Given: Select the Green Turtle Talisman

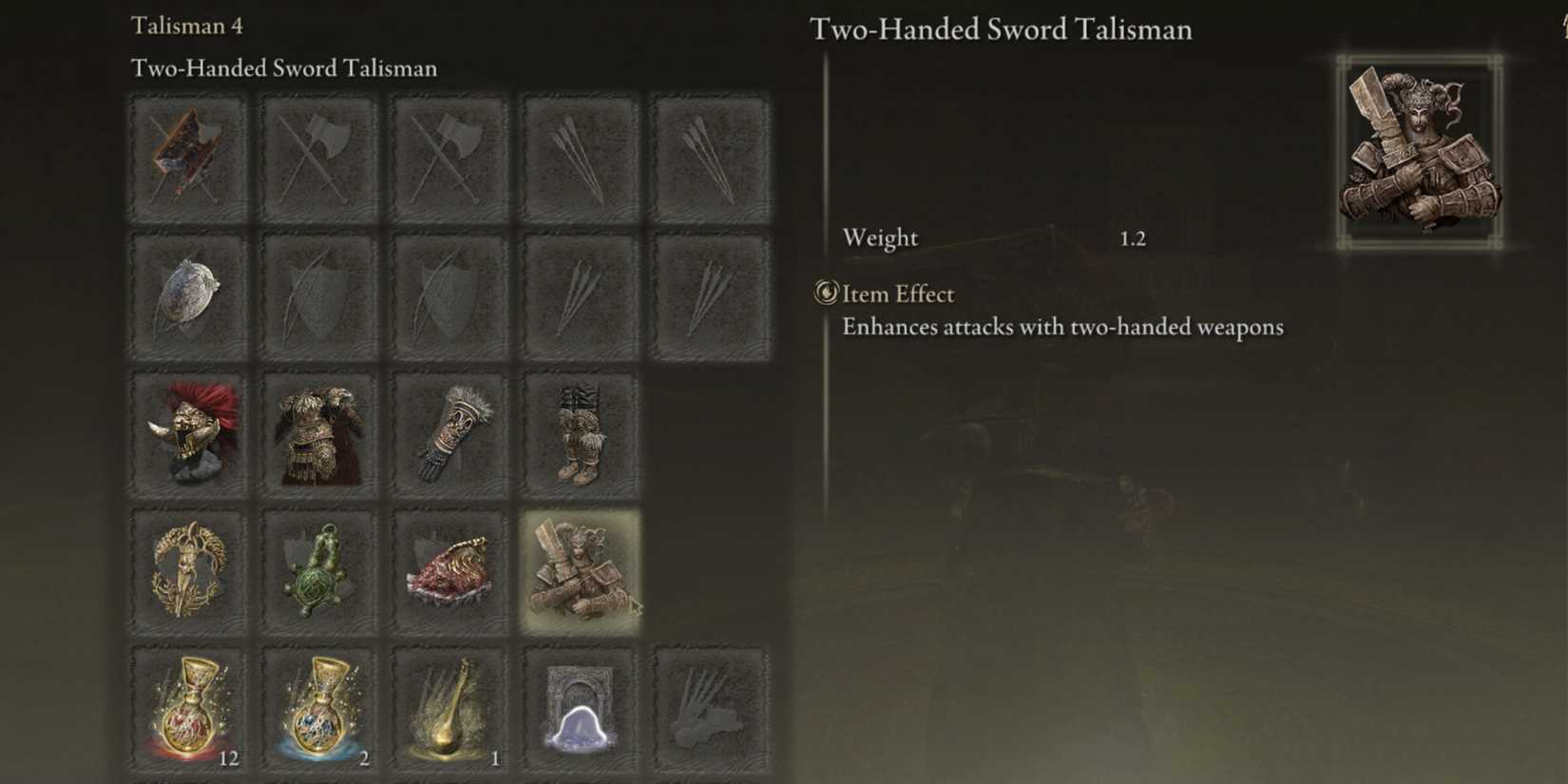Looking at the screenshot, I should coord(318,568).
